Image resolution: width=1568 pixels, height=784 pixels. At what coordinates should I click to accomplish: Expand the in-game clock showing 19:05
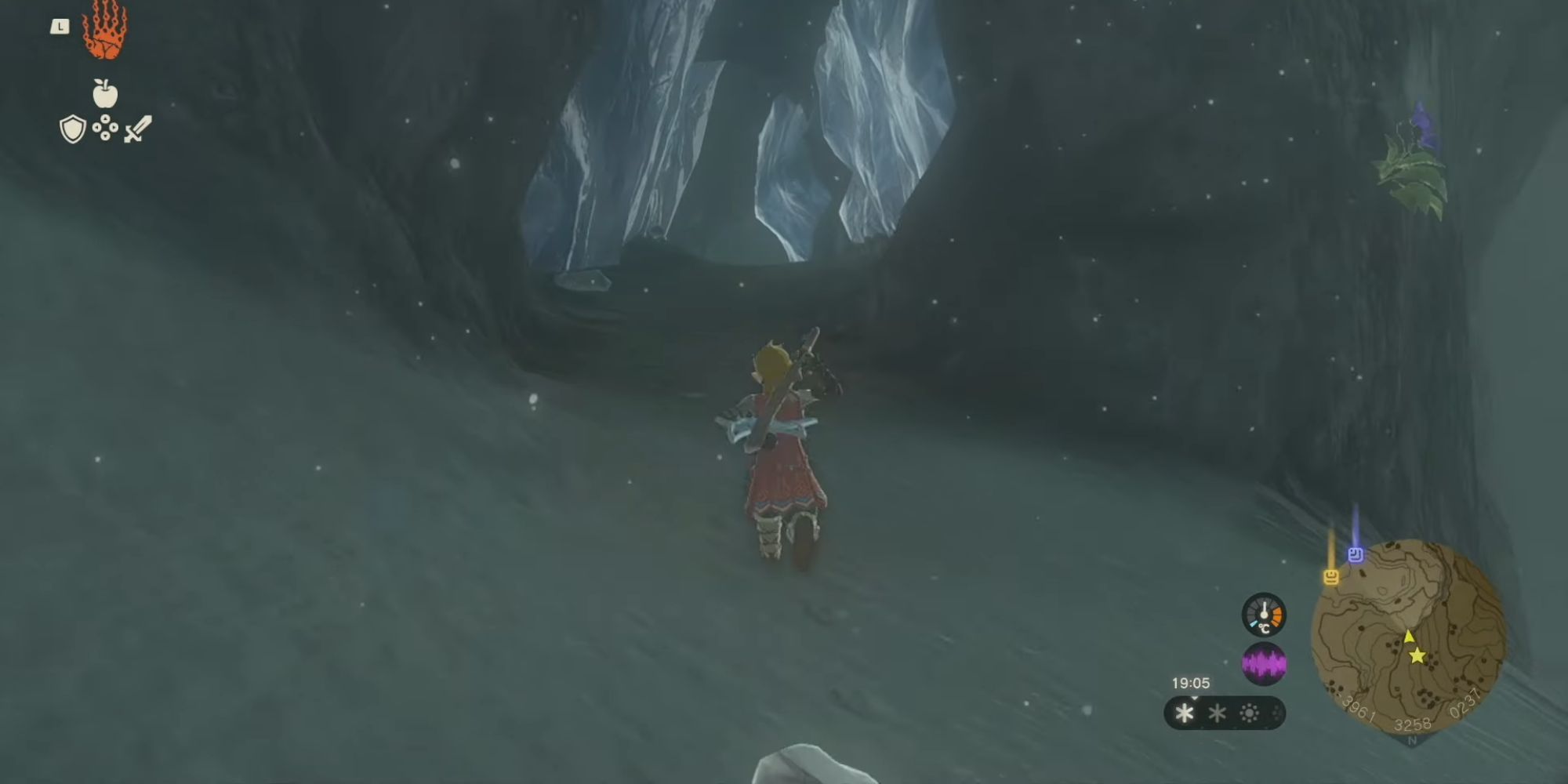1191,682
